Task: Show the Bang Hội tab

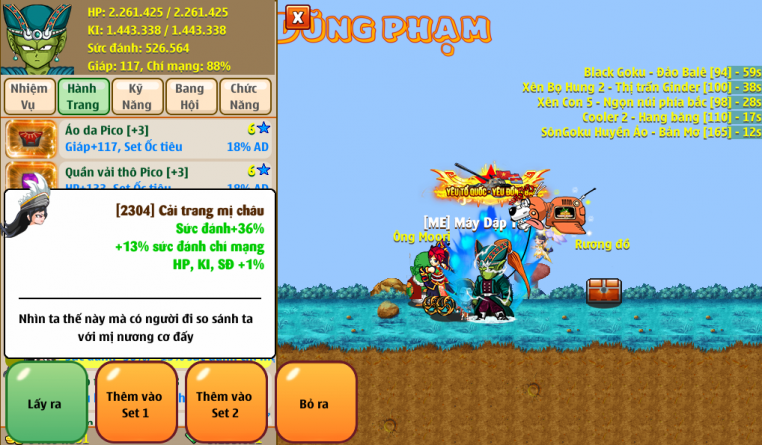Action: pyautogui.click(x=190, y=96)
